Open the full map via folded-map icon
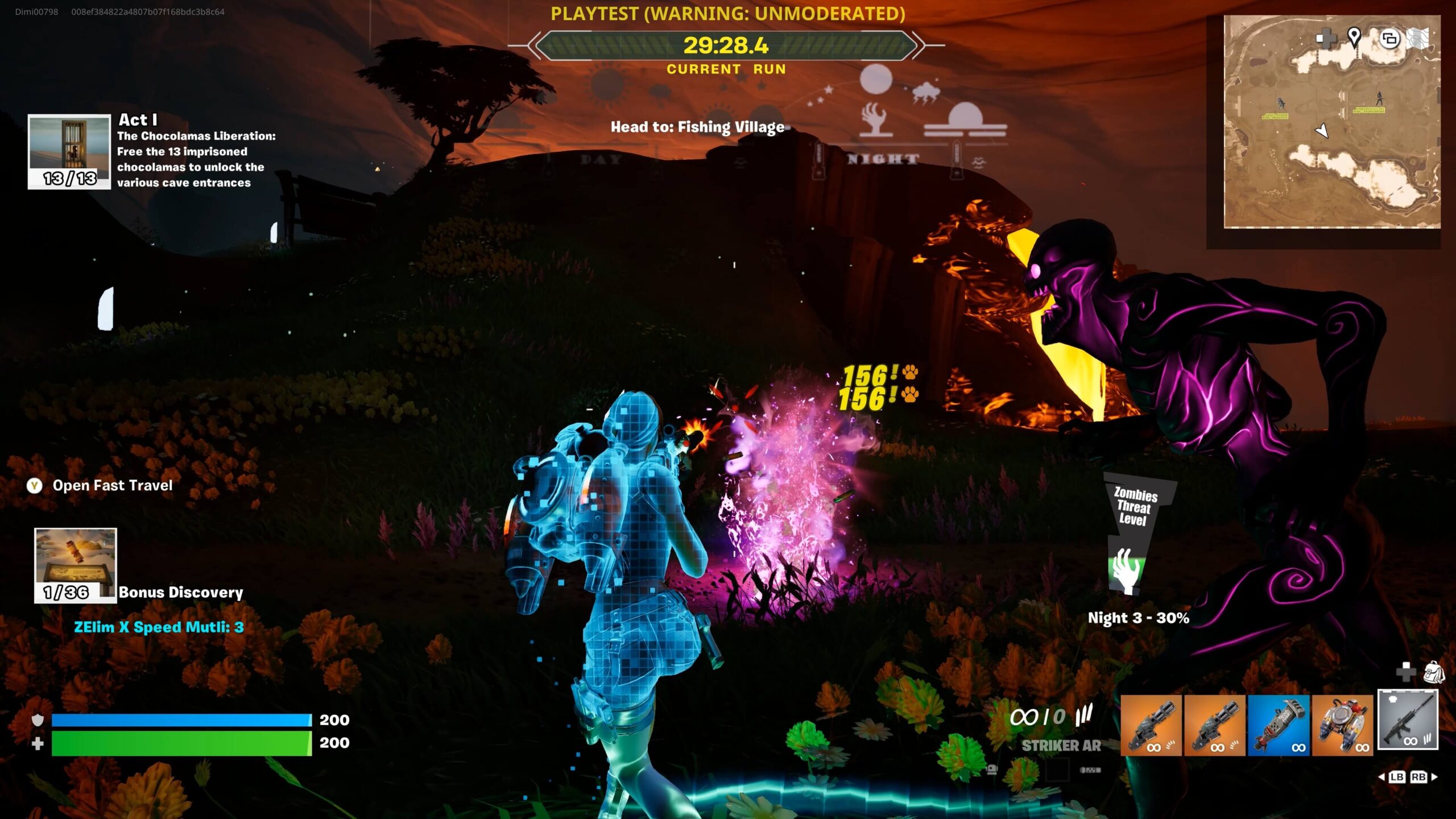Viewport: 1456px width, 819px height. click(x=1418, y=39)
